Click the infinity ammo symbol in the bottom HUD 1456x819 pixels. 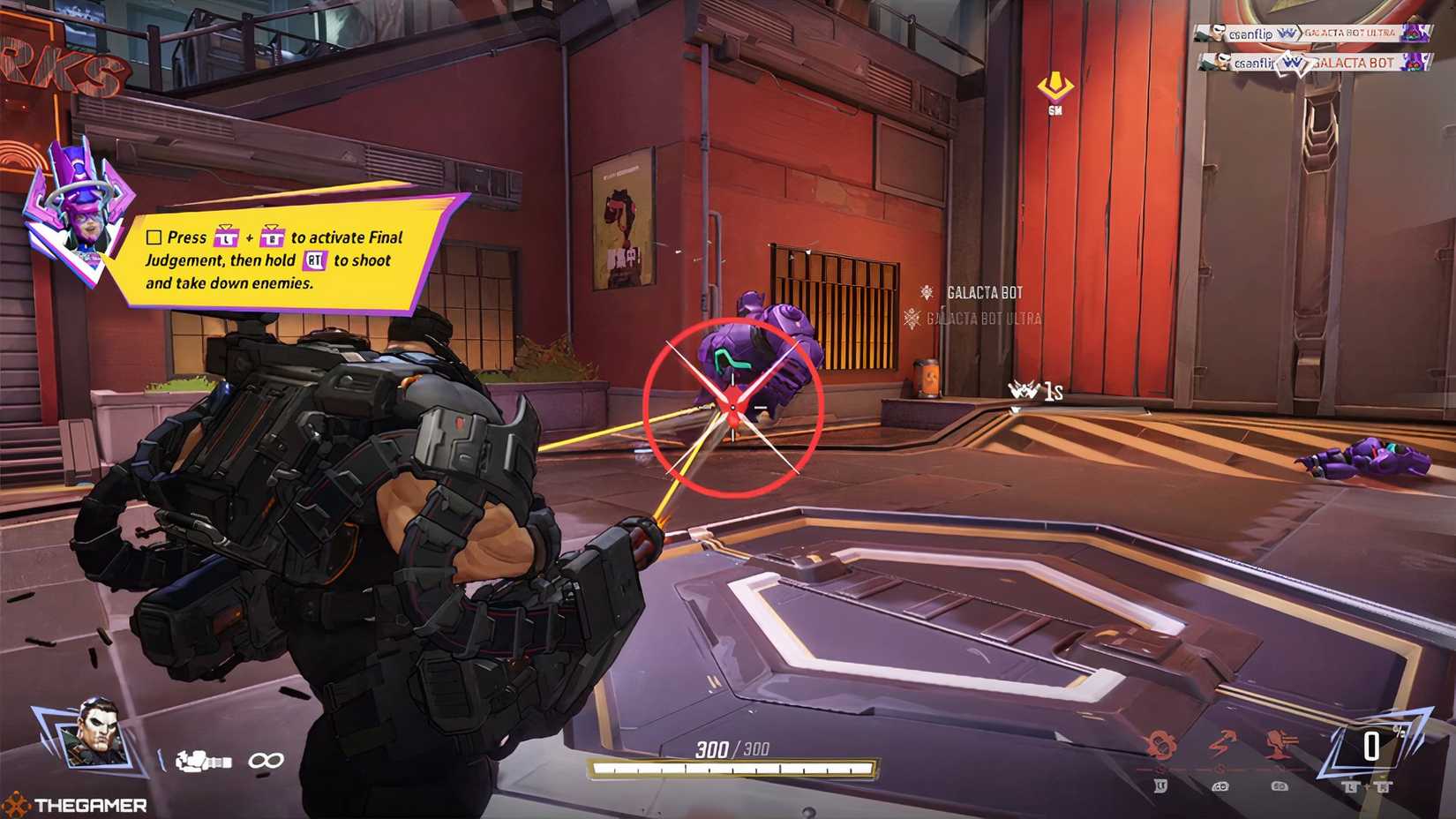[x=265, y=760]
